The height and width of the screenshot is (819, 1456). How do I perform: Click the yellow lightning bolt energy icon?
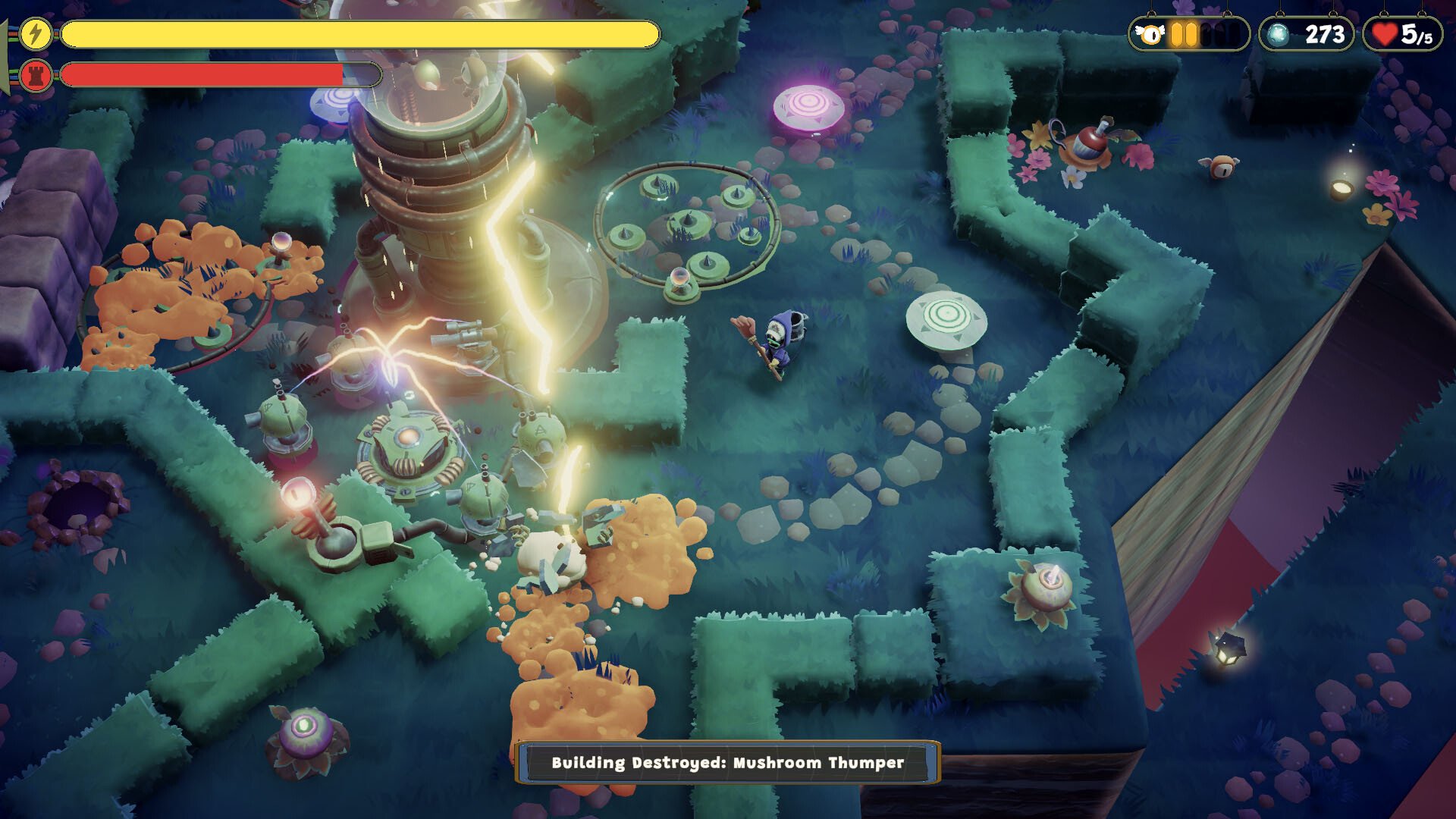coord(35,34)
